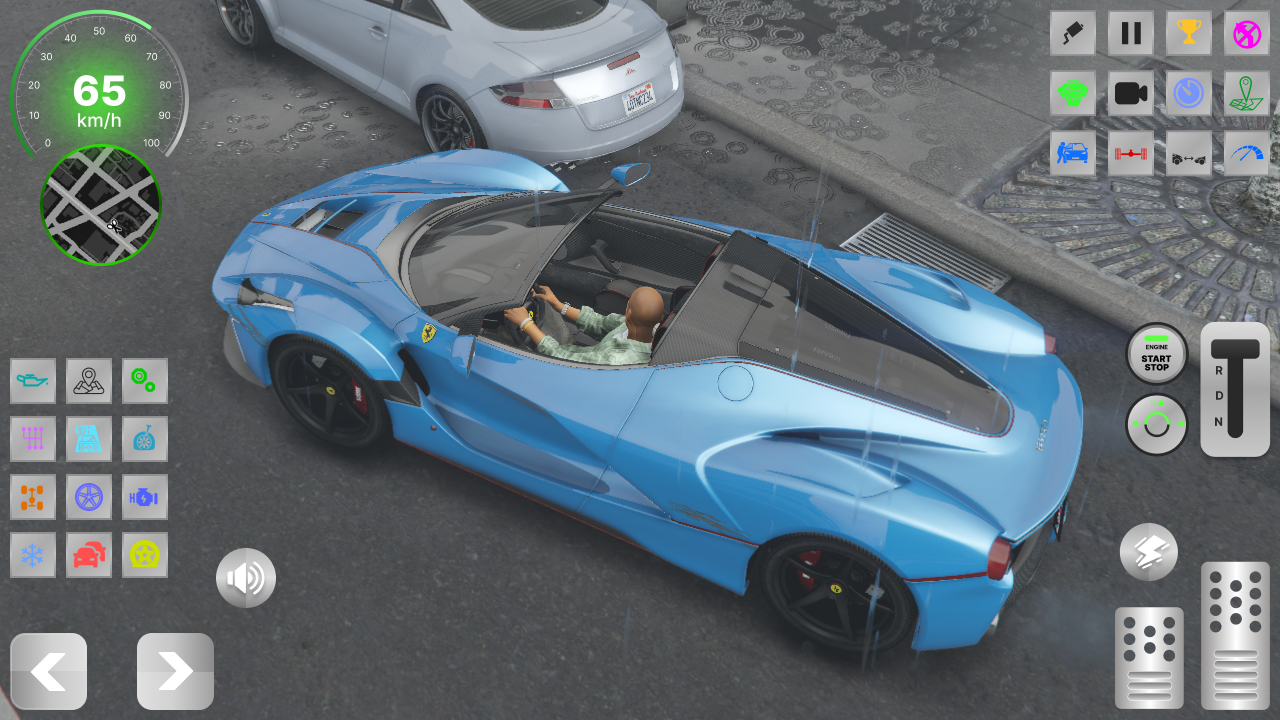Click the green engine icon
The width and height of the screenshot is (1280, 720).
tap(1073, 93)
